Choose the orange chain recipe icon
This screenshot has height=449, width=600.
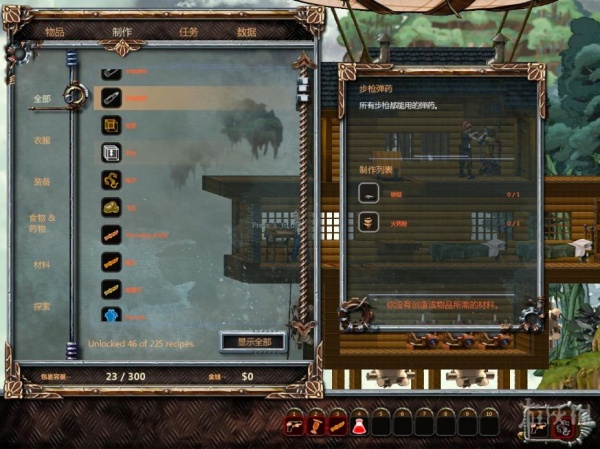(x=111, y=180)
